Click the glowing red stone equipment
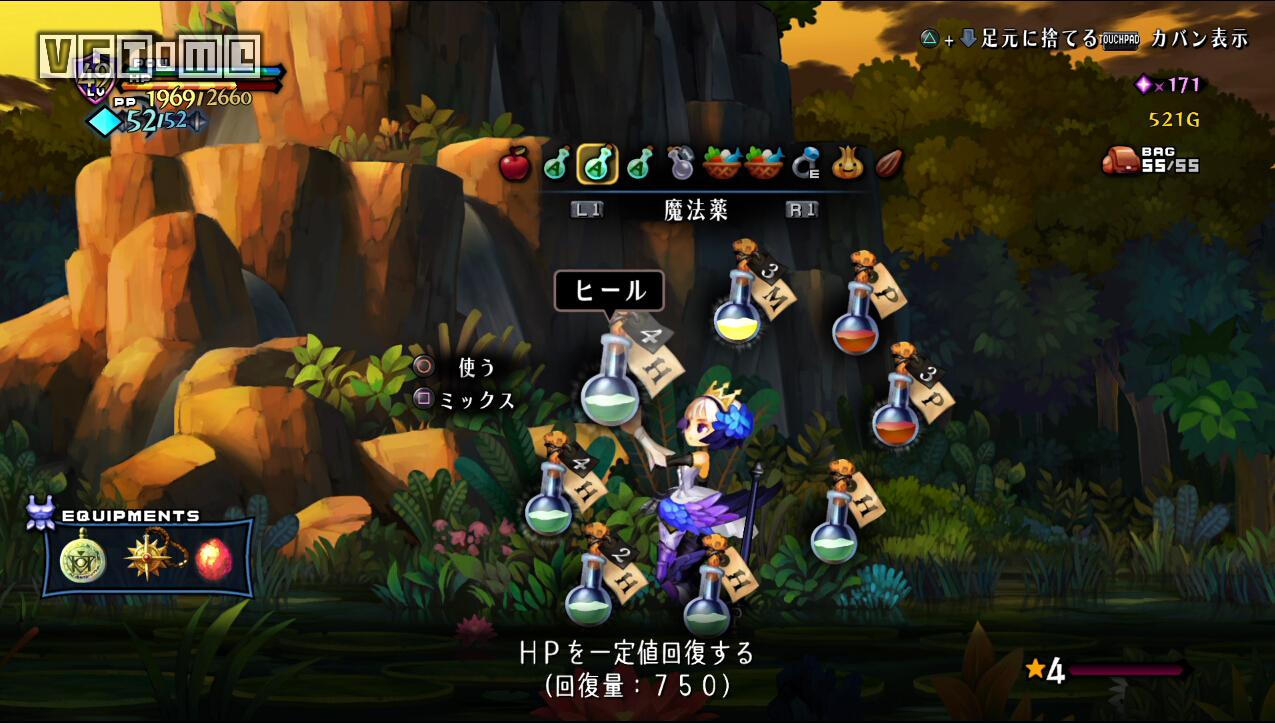 [x=213, y=559]
